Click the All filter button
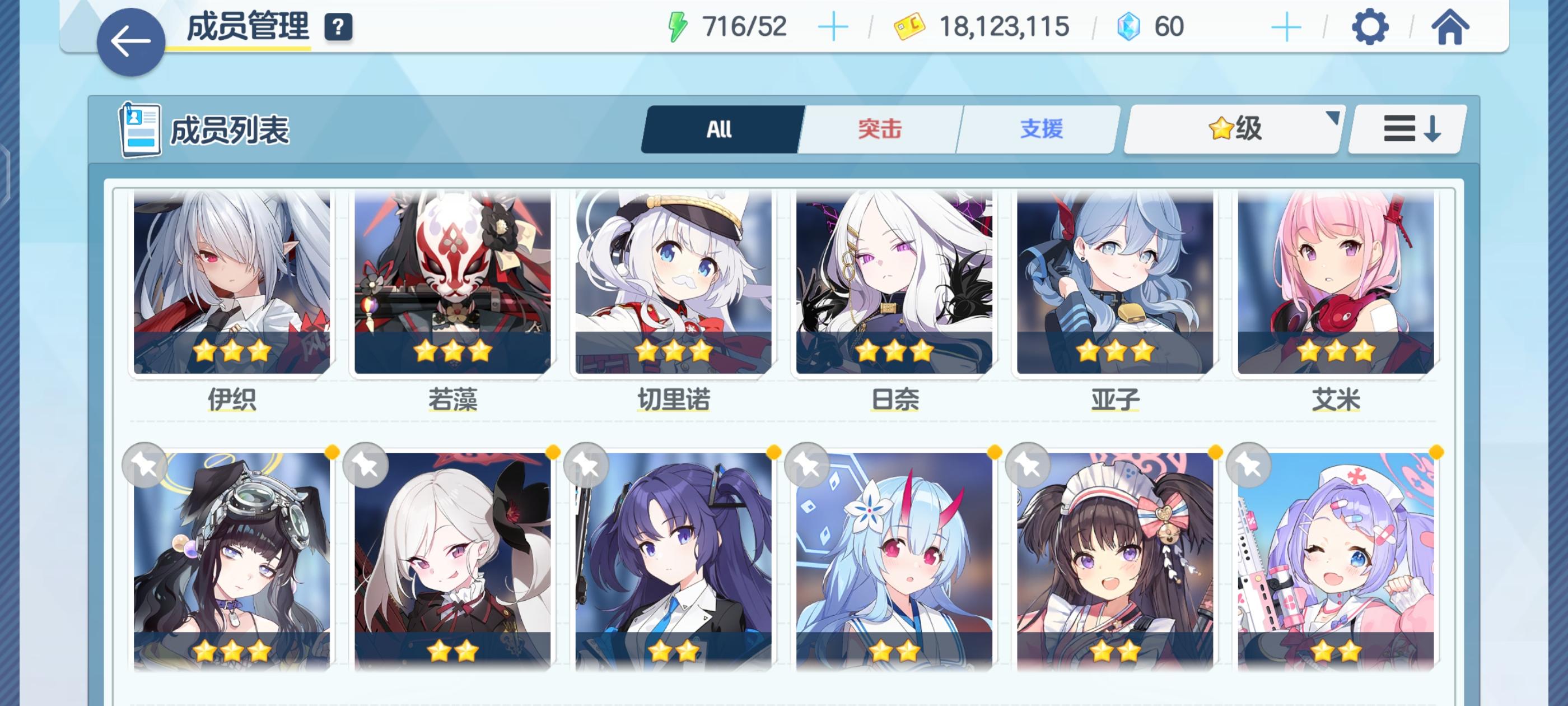The width and height of the screenshot is (1568, 706). (718, 129)
